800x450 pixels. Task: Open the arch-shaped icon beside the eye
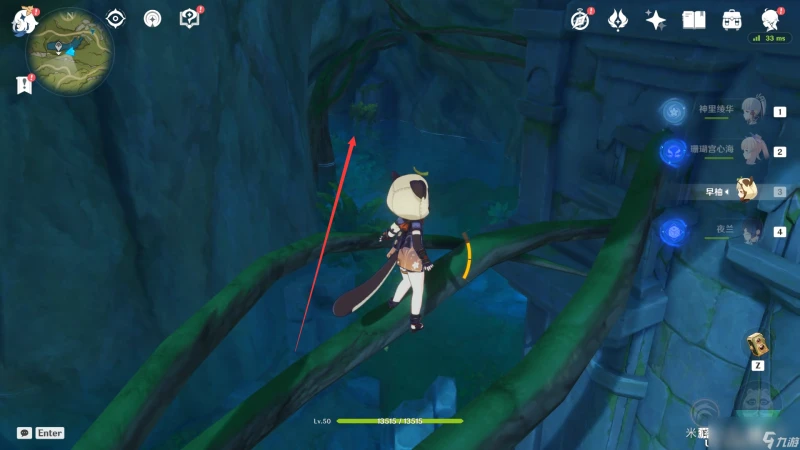pyautogui.click(x=152, y=18)
